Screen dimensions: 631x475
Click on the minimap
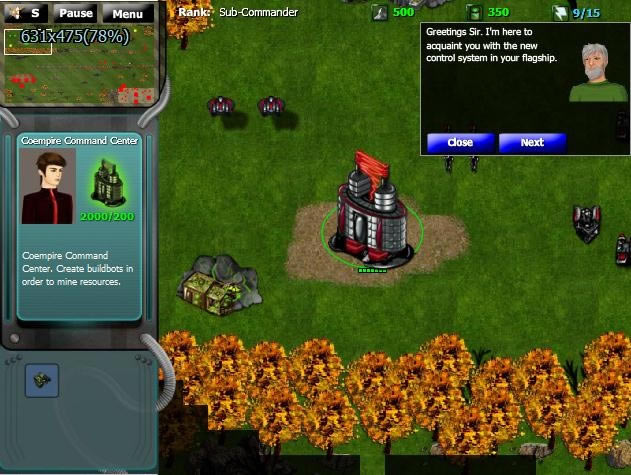click(79, 67)
